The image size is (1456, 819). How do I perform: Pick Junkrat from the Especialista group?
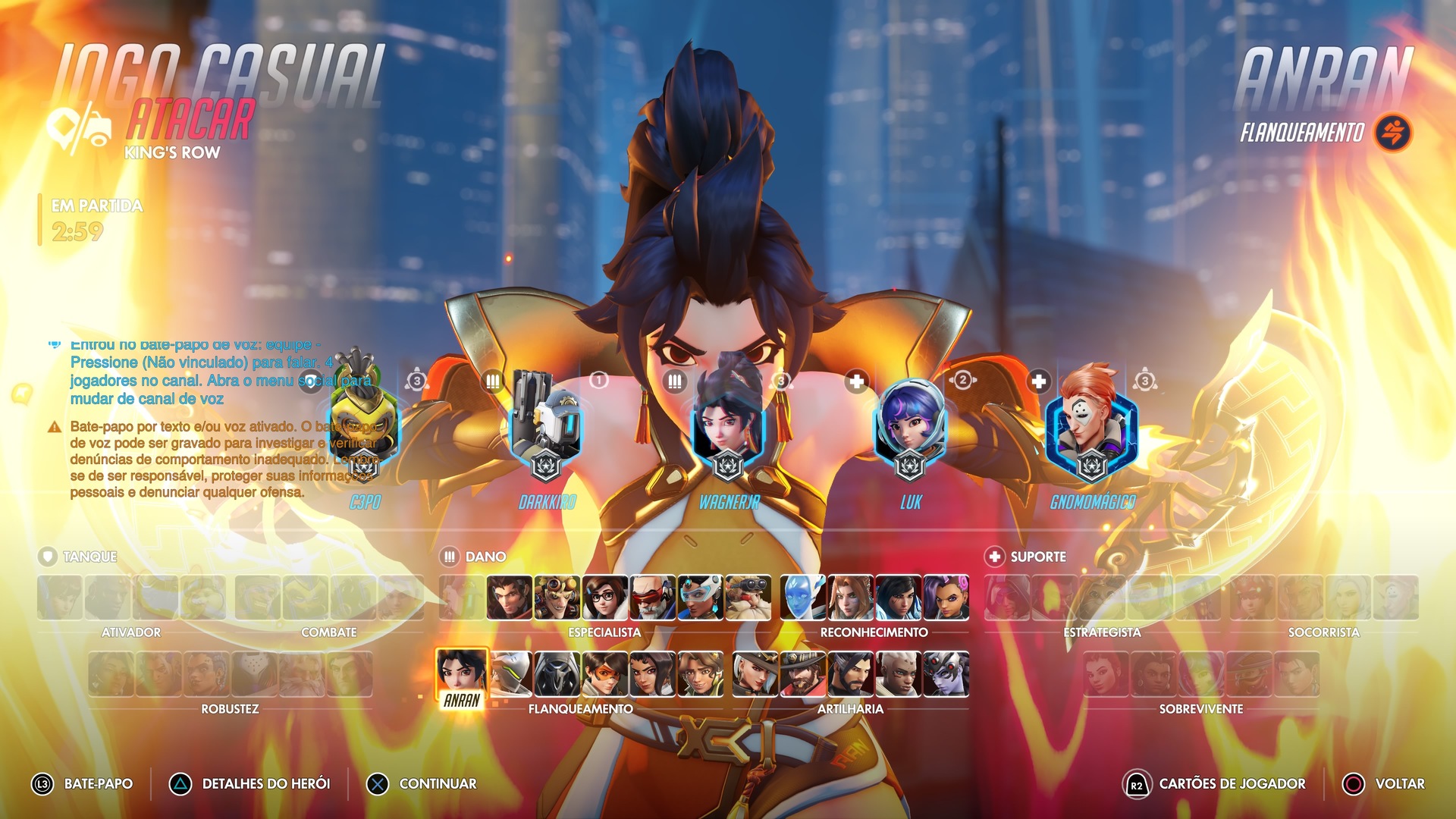(x=557, y=597)
